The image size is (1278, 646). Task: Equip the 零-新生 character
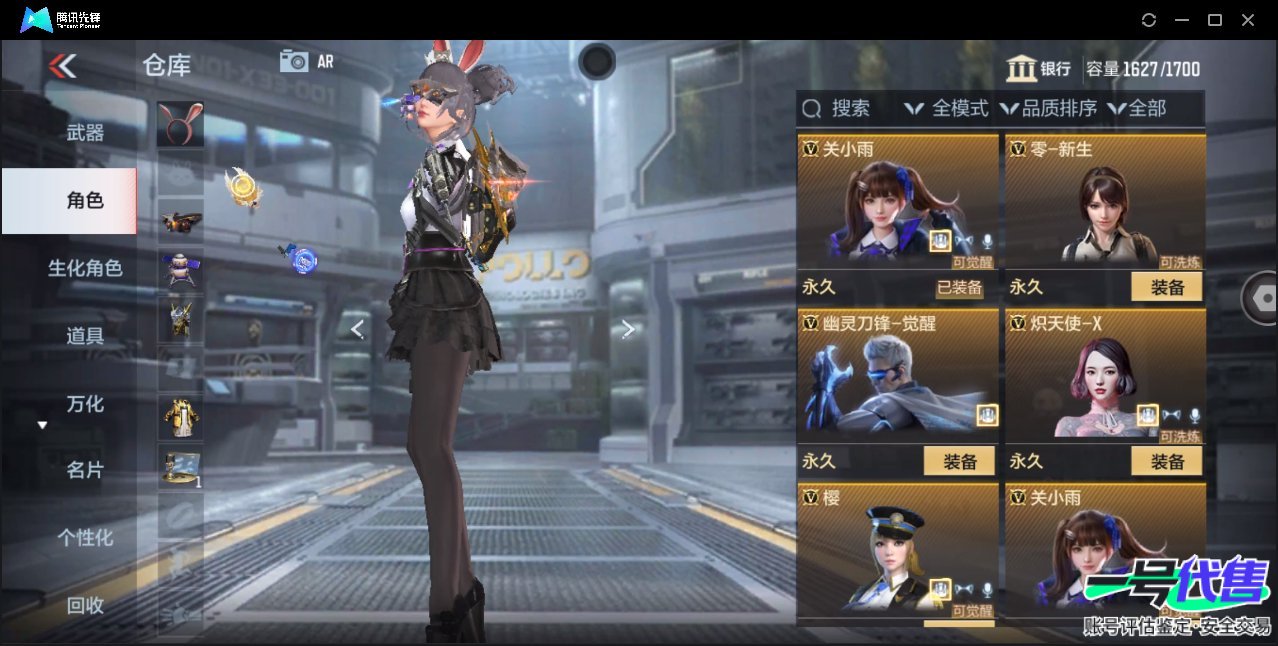tap(1166, 287)
